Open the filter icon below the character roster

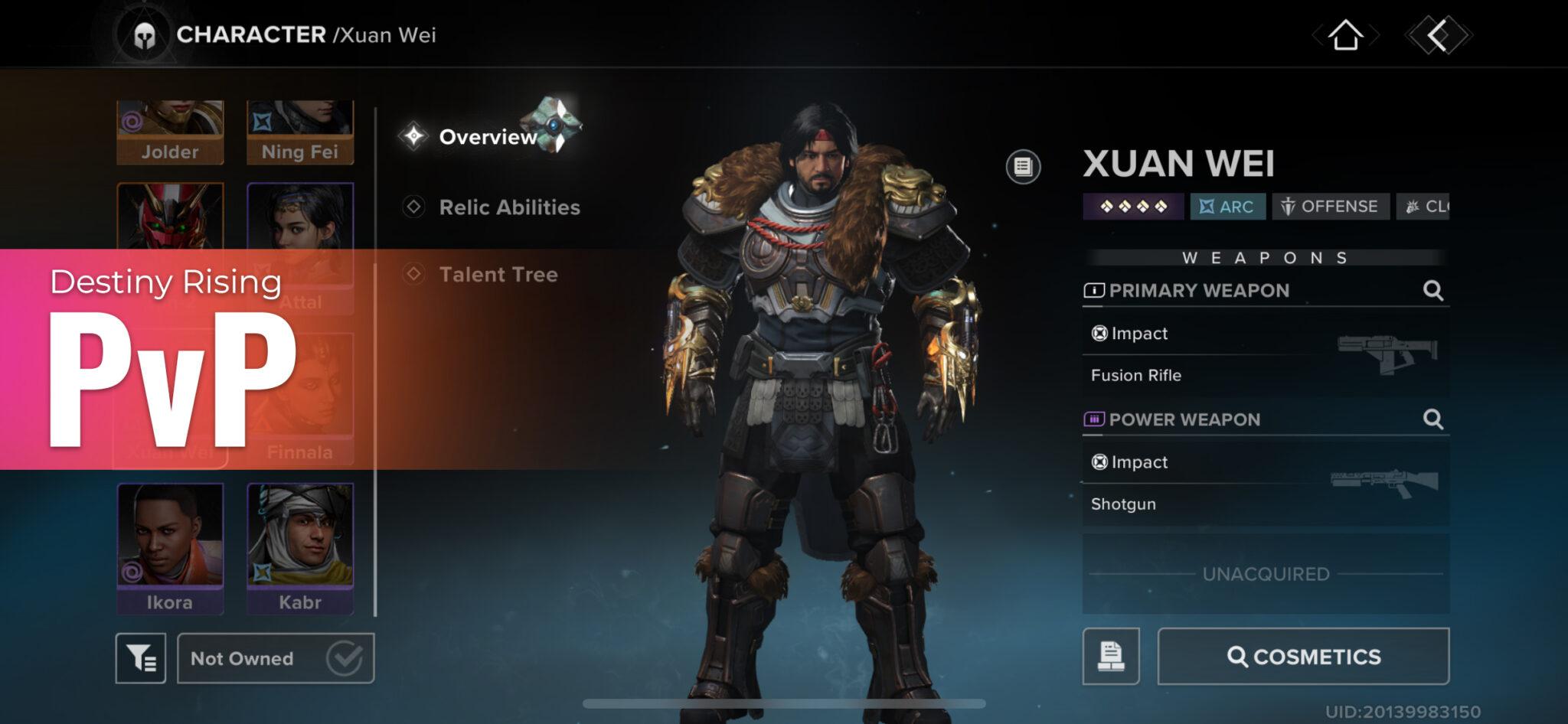pos(142,657)
